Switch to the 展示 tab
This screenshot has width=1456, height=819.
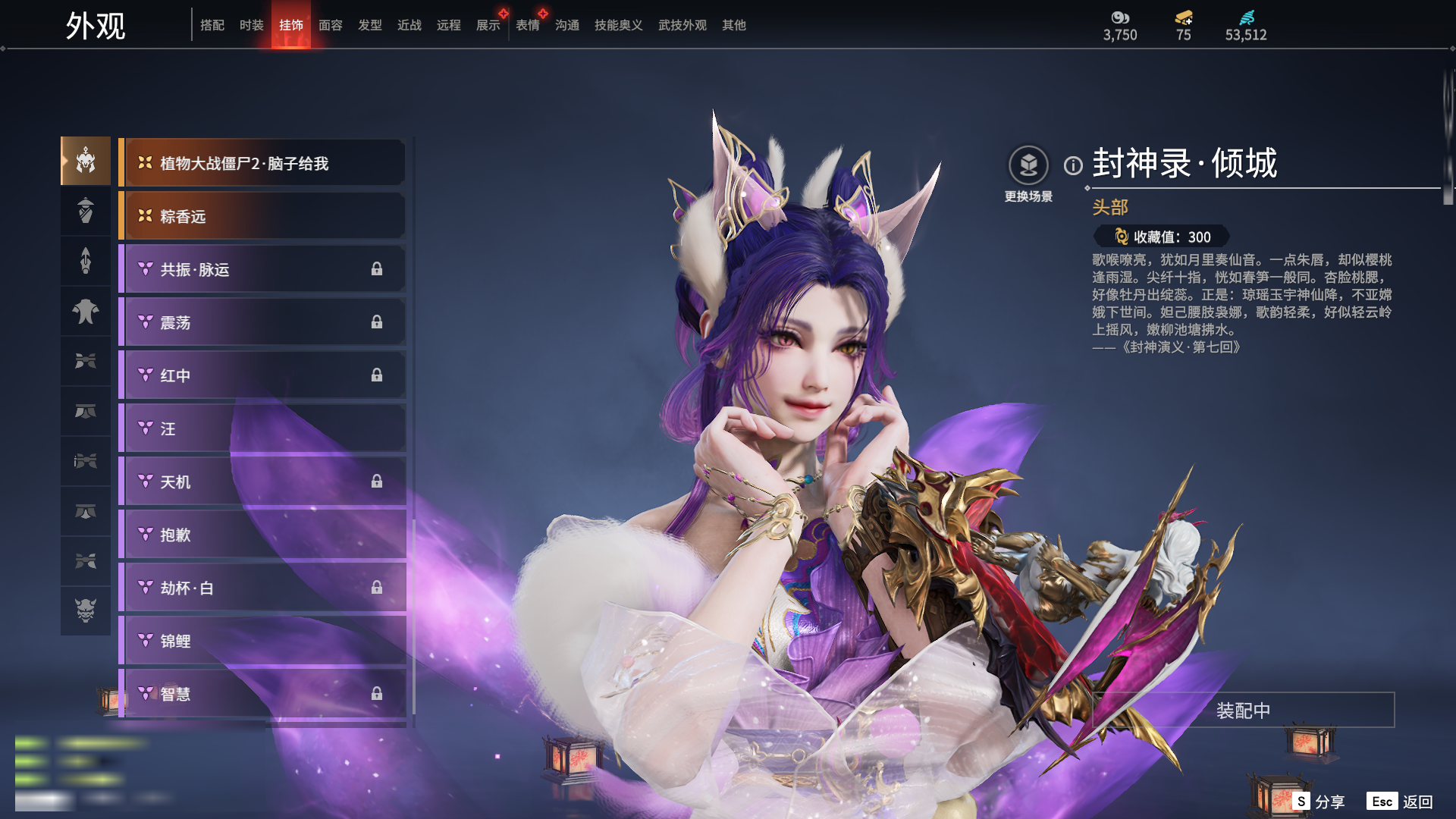point(488,25)
